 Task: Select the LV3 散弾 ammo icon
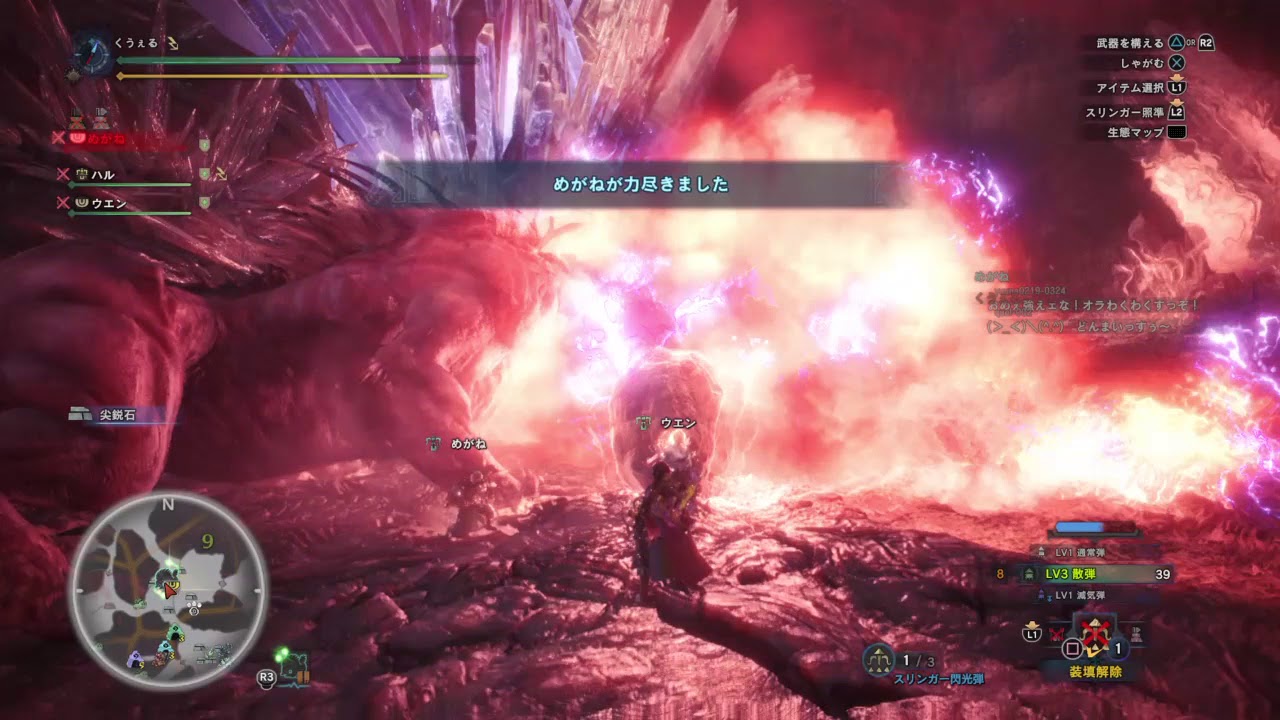[1029, 574]
